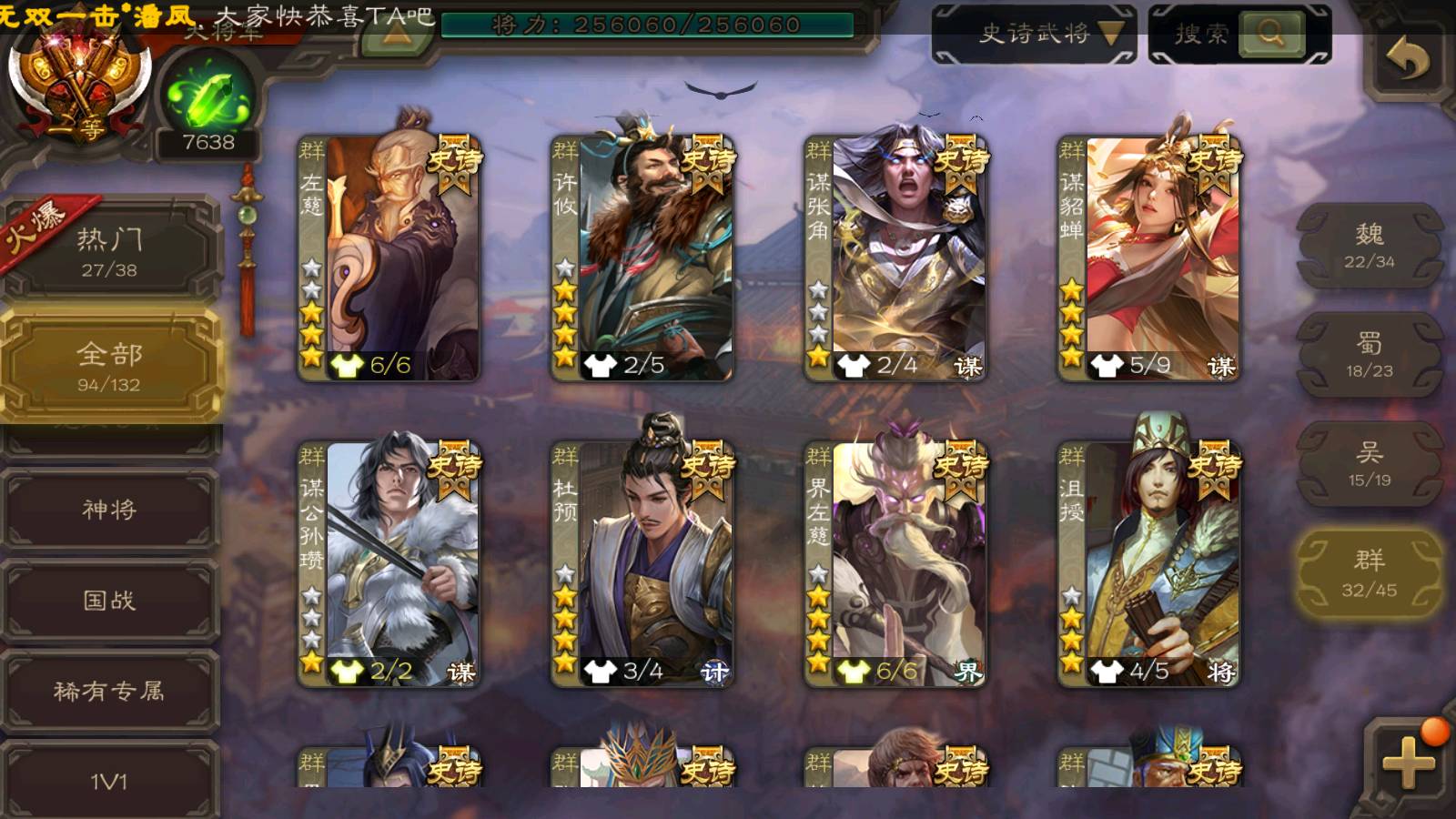This screenshot has height=819, width=1456.
Task: Go back with the return arrow
Action: click(x=1407, y=60)
